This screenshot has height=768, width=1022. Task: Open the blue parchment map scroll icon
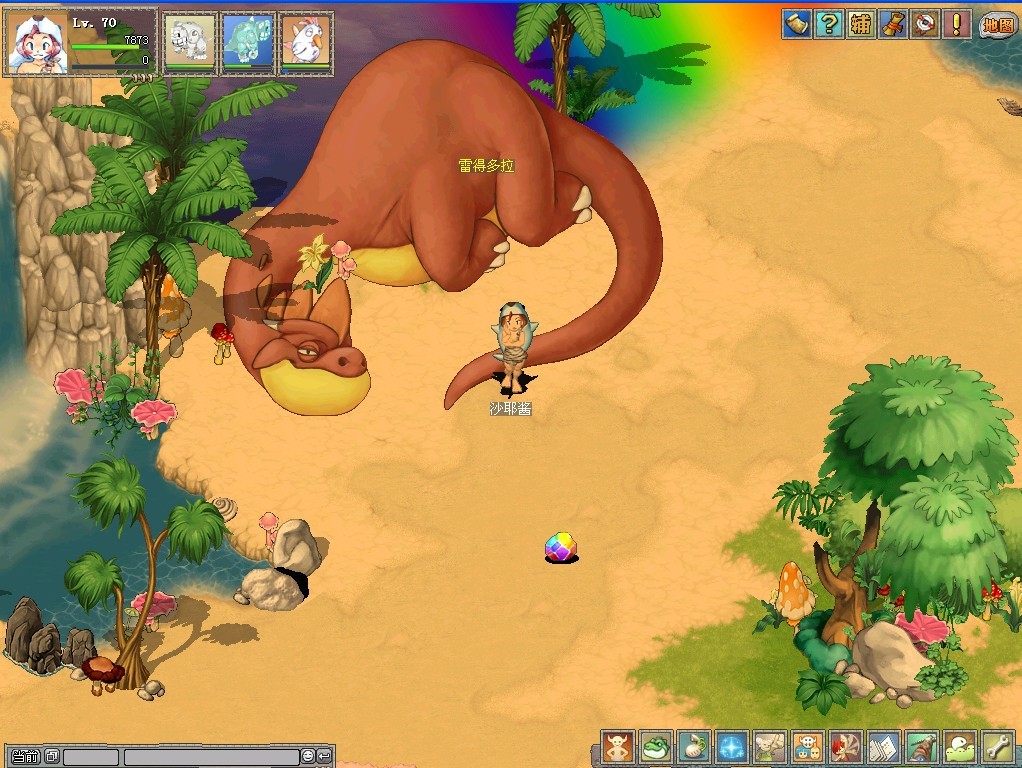(x=796, y=24)
